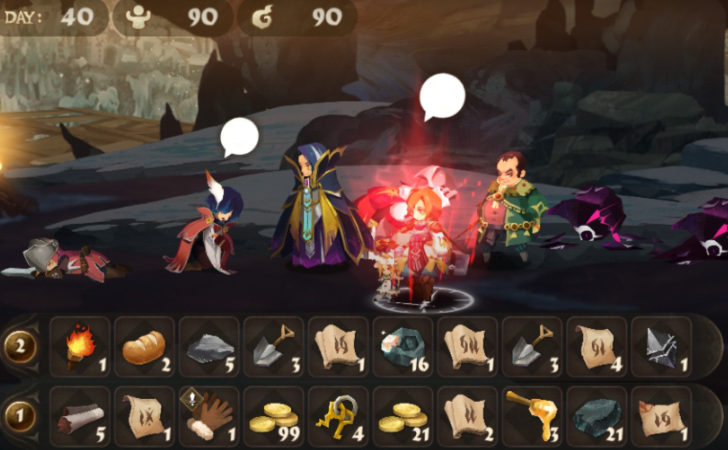
Task: Choose the wood logs stack
Action: coord(80,416)
